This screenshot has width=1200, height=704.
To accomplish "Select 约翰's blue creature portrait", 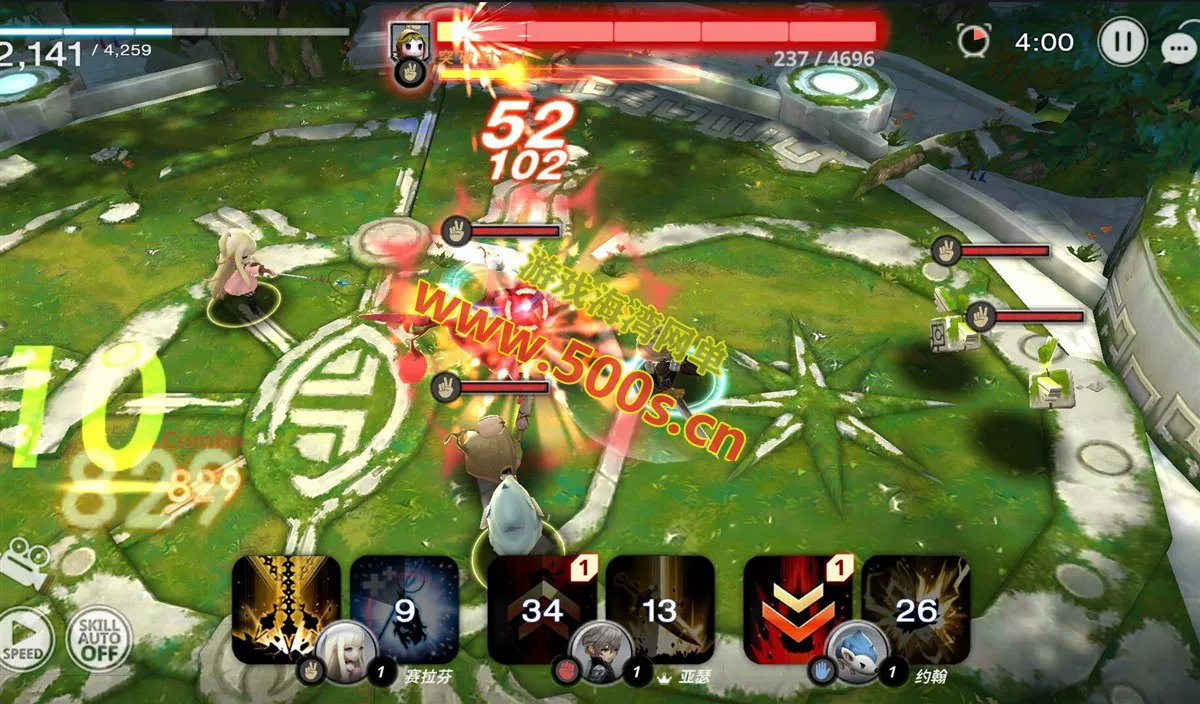I will (x=857, y=650).
